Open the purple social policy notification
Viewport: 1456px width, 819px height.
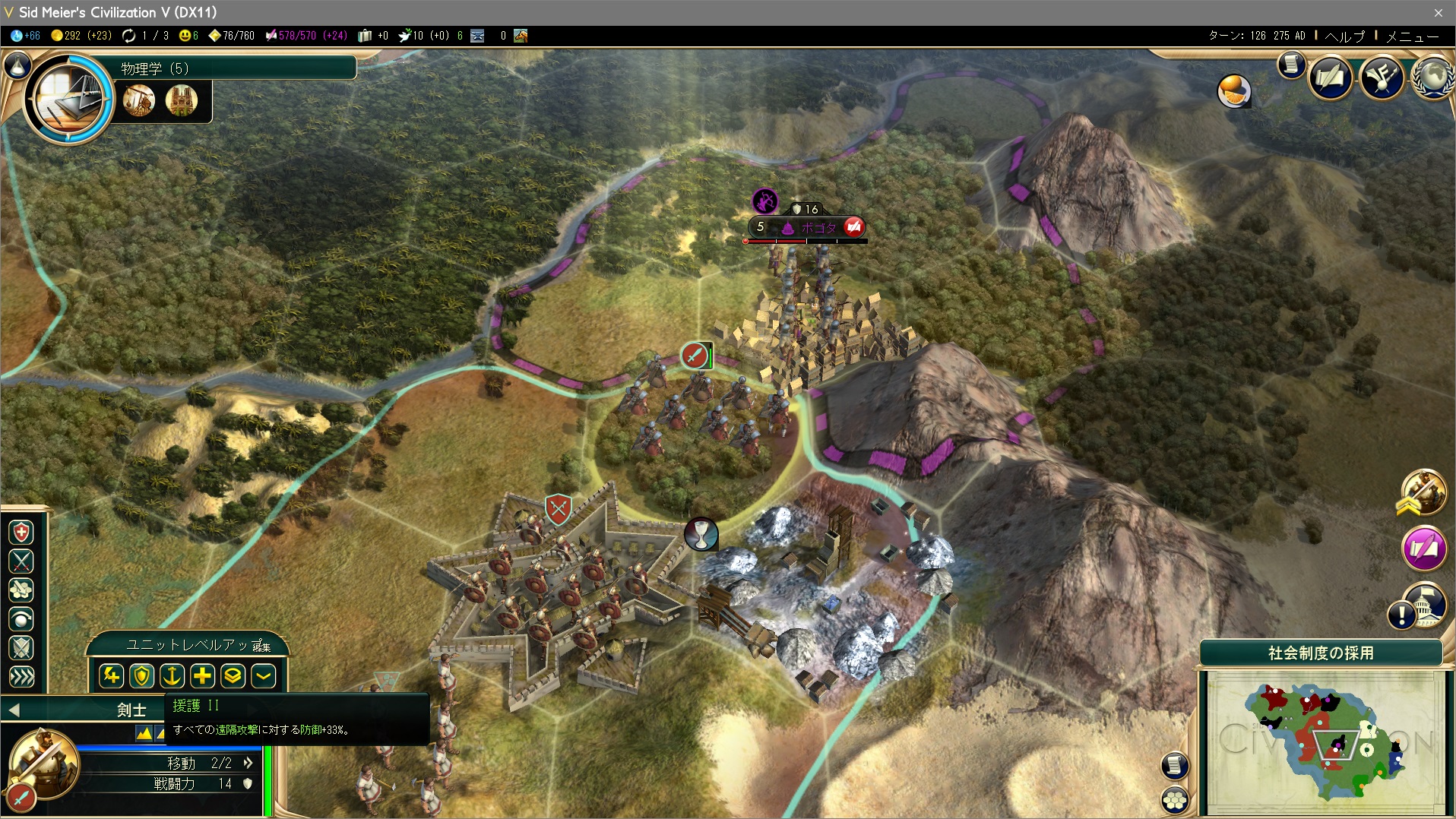[x=1423, y=548]
